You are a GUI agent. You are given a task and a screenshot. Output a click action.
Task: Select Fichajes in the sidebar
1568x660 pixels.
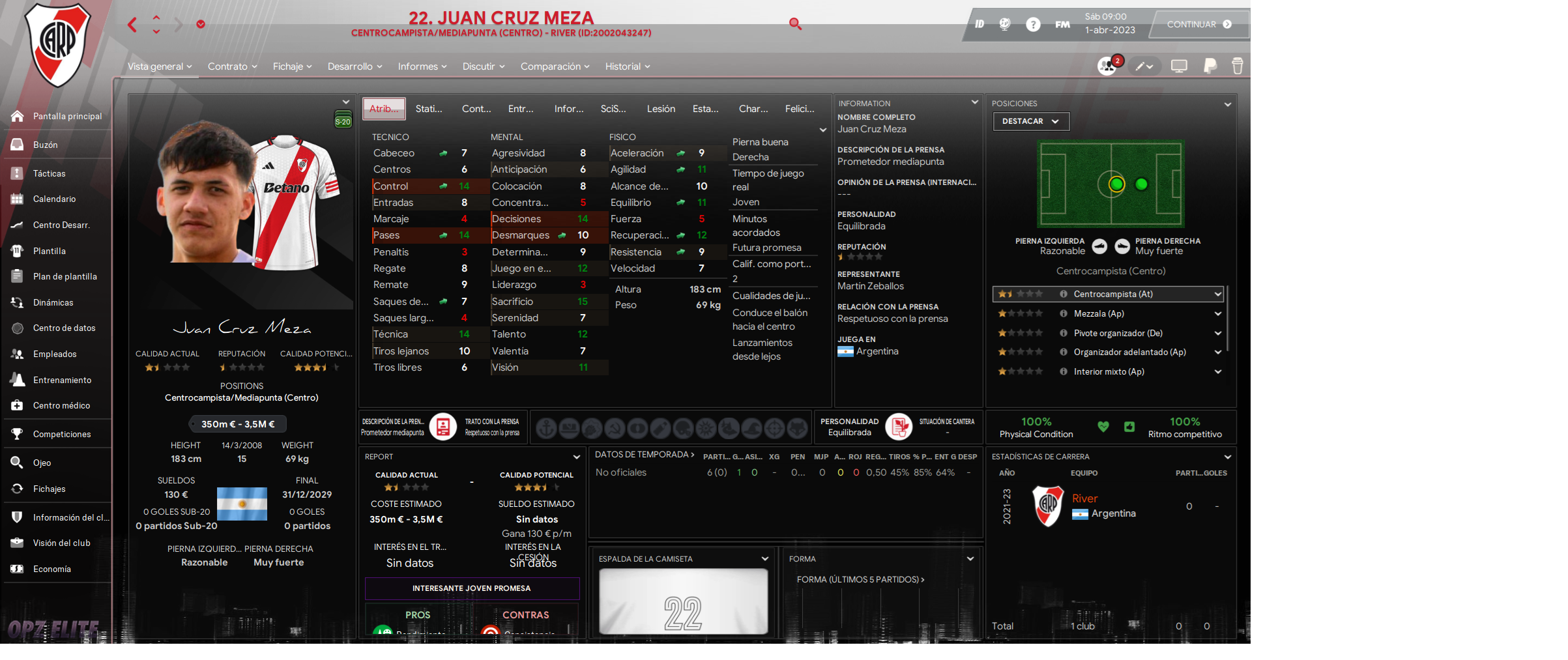pos(50,489)
